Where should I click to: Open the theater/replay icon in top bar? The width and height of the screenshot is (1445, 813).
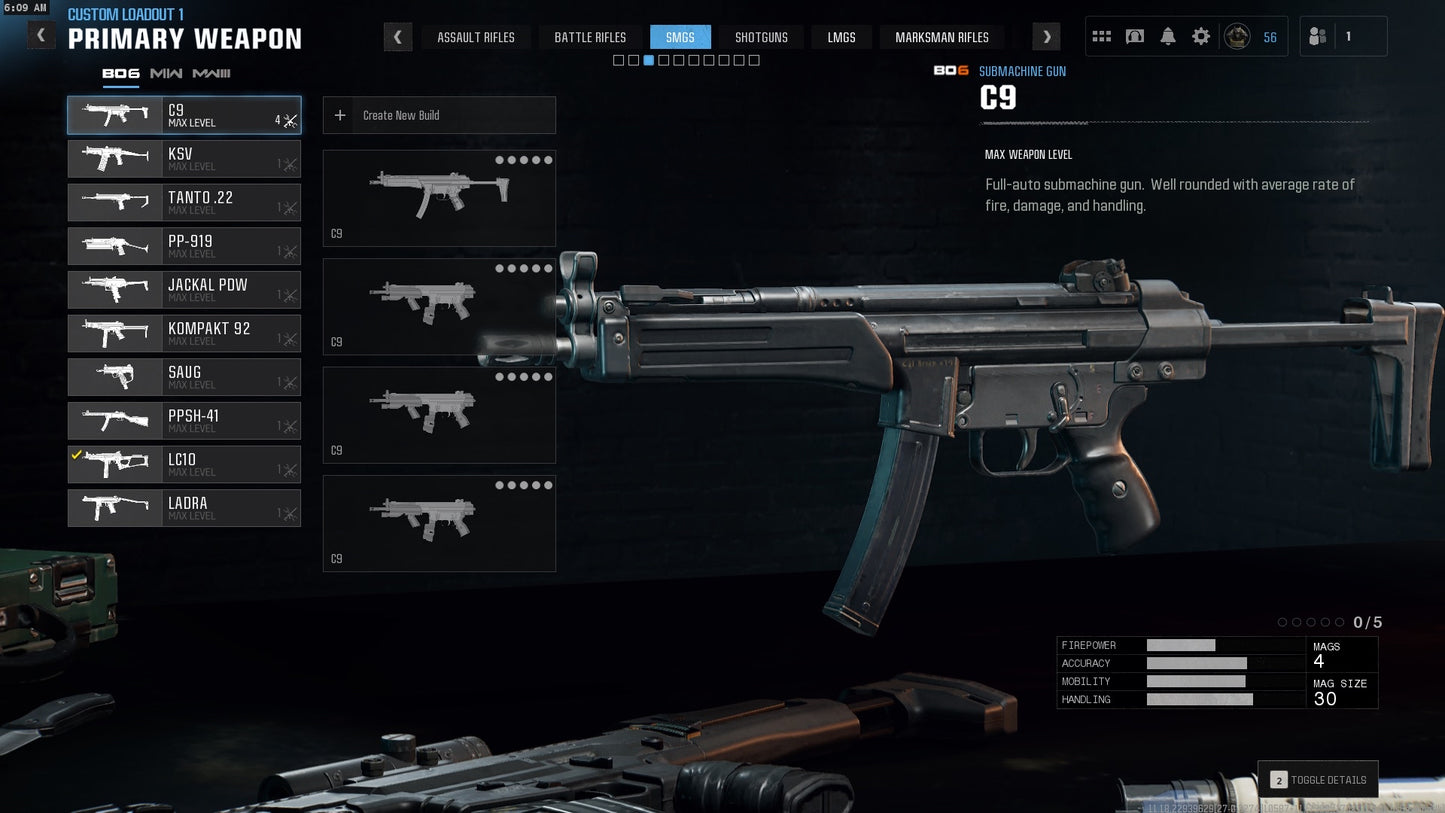(1134, 35)
